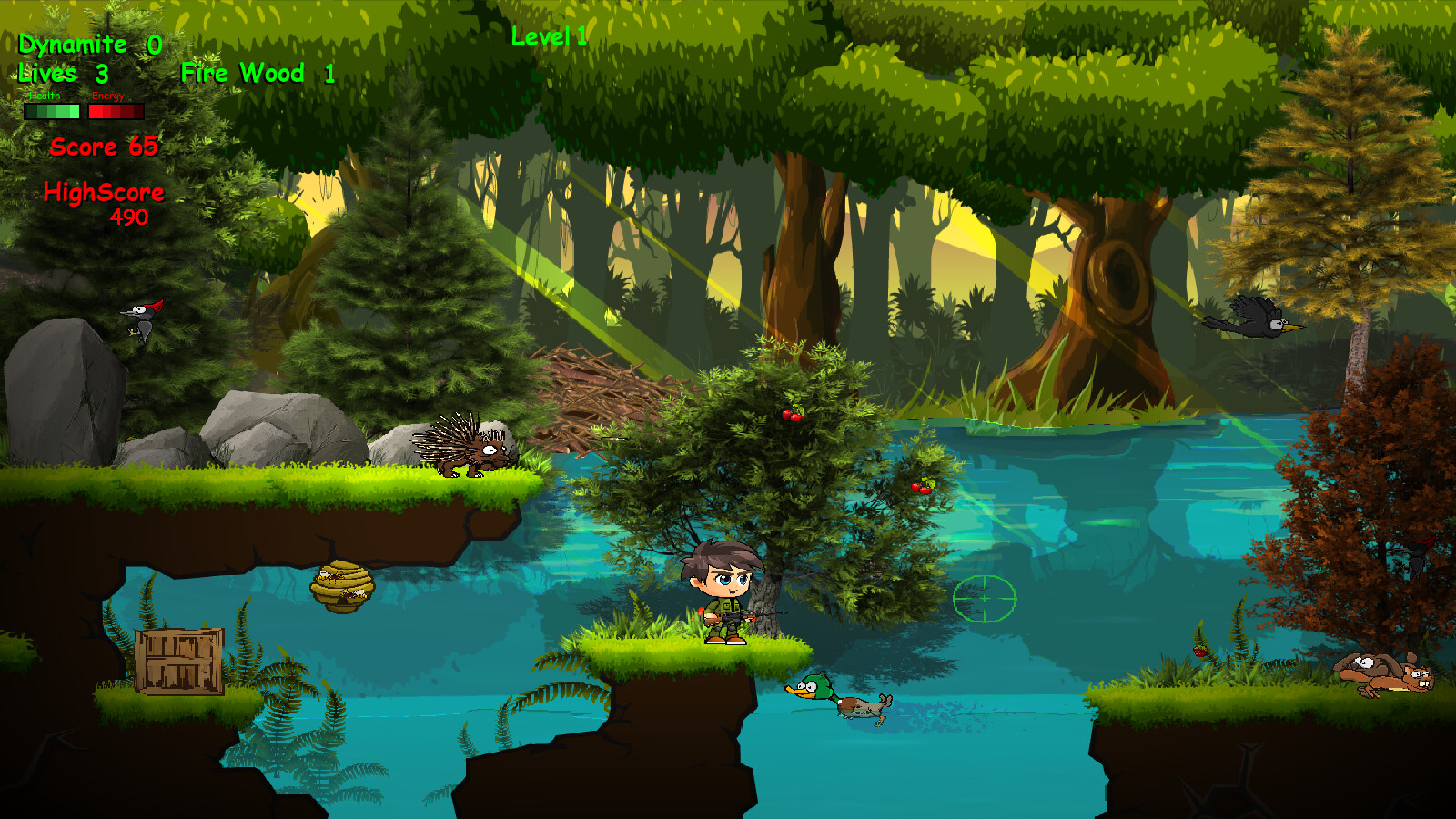The width and height of the screenshot is (1456, 819).
Task: Click the Health bar indicator
Action: (53, 111)
